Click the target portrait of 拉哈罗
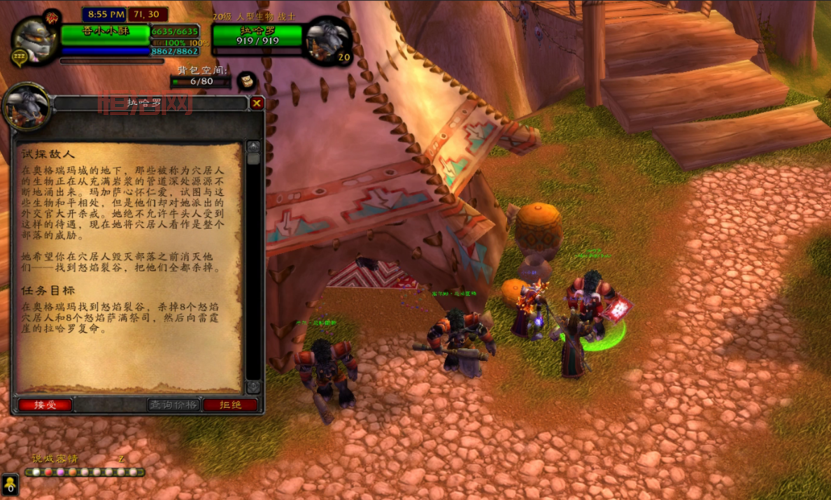Viewport: 831px width, 500px height. (328, 41)
